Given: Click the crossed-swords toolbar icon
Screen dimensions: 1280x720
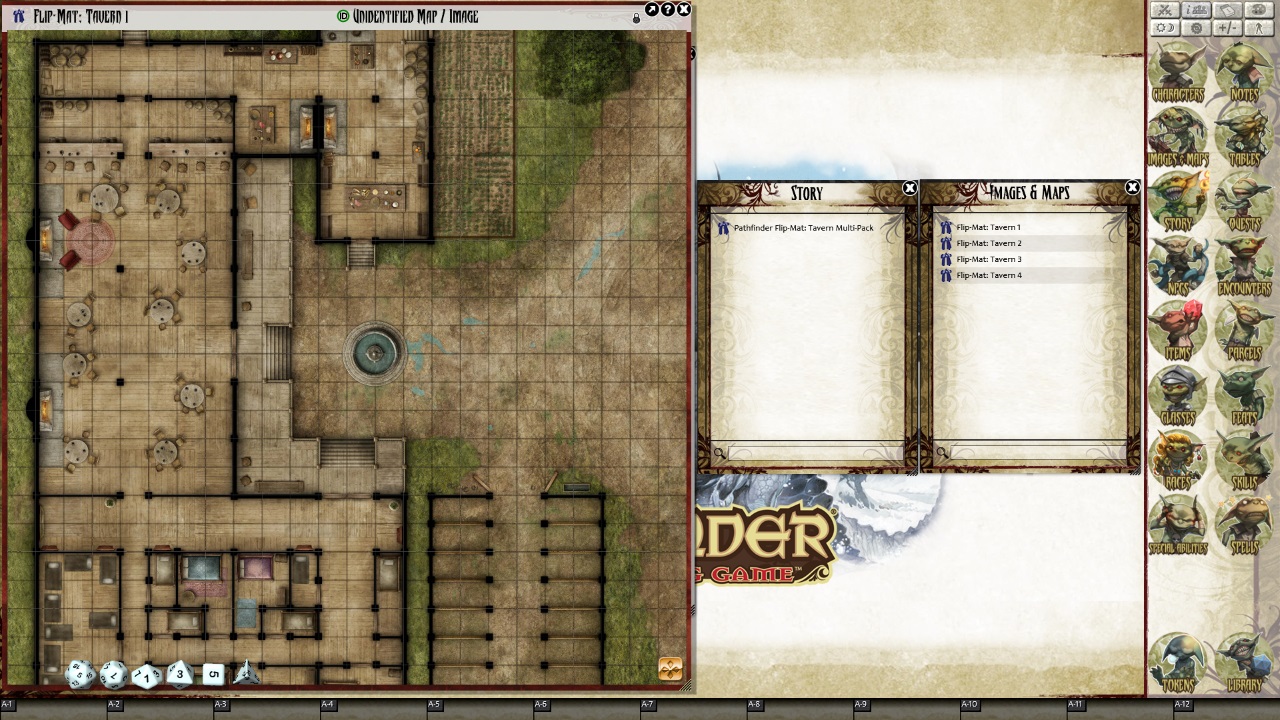Looking at the screenshot, I should [x=1163, y=9].
